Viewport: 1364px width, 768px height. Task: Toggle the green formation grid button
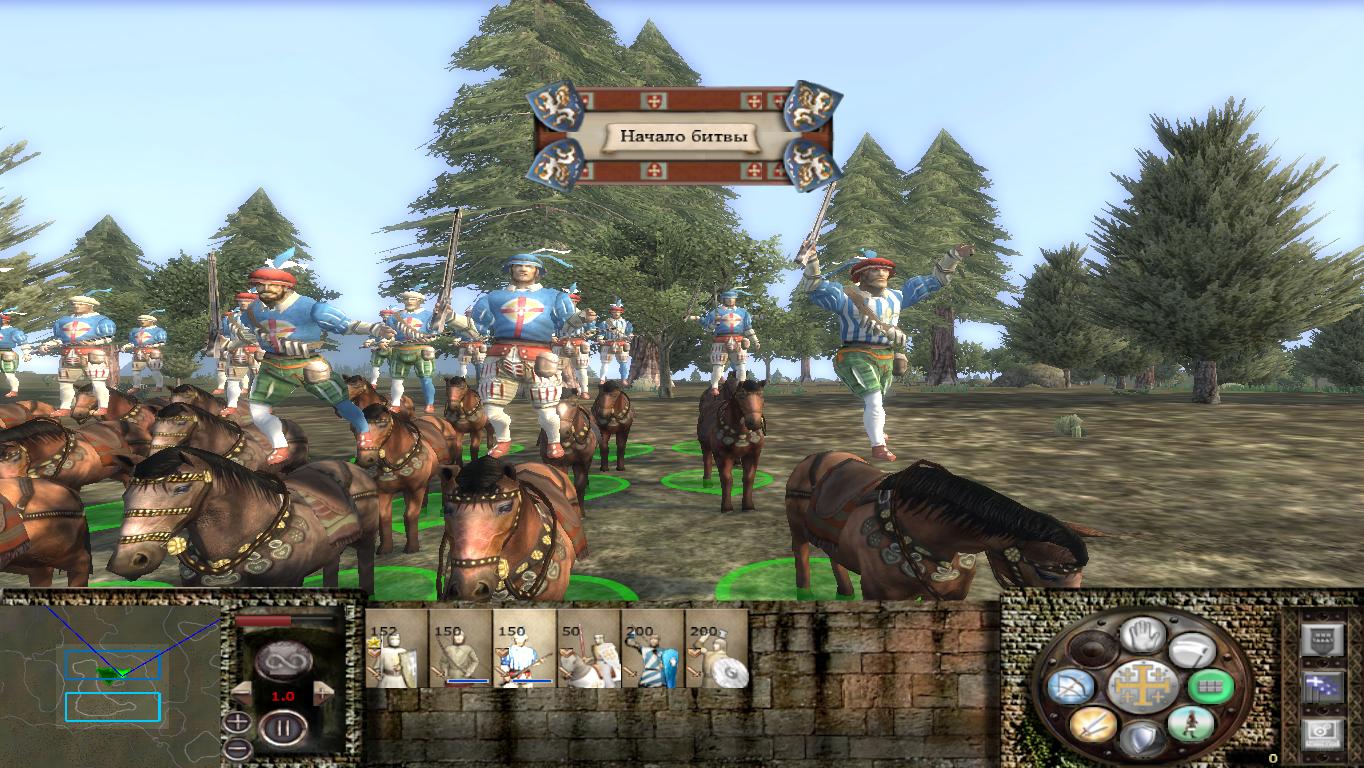pos(1209,687)
